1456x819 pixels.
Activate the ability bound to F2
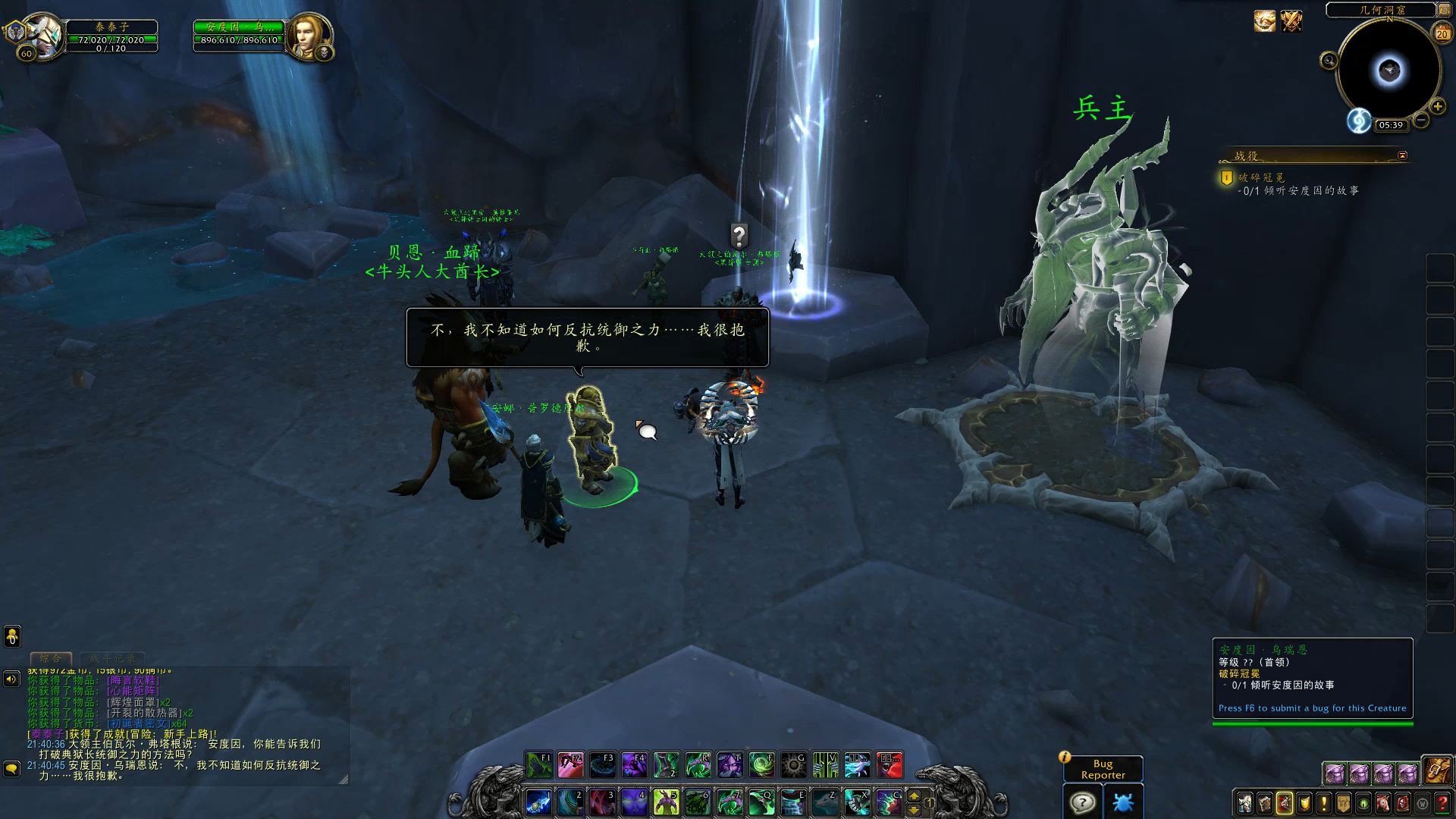pyautogui.click(x=570, y=765)
